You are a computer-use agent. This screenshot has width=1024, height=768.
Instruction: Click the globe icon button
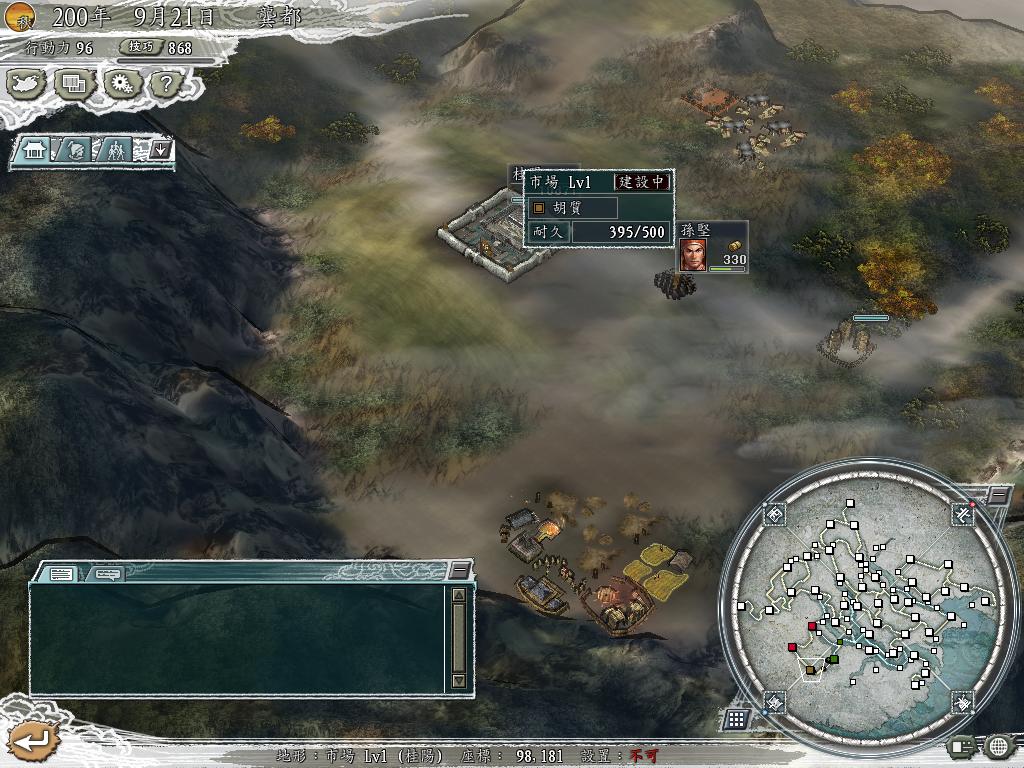pyautogui.click(x=998, y=745)
